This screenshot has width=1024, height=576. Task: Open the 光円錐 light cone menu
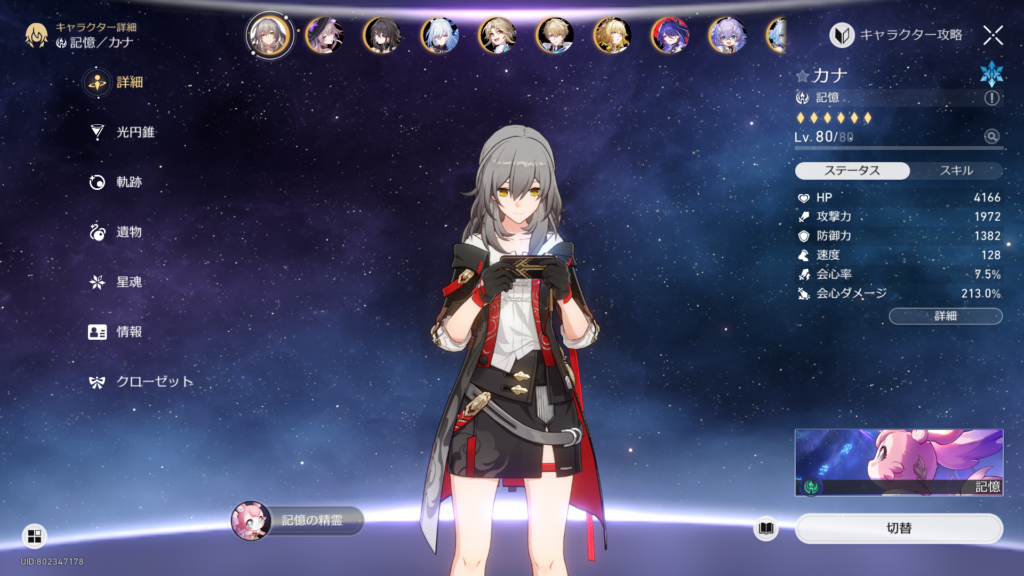click(x=125, y=132)
